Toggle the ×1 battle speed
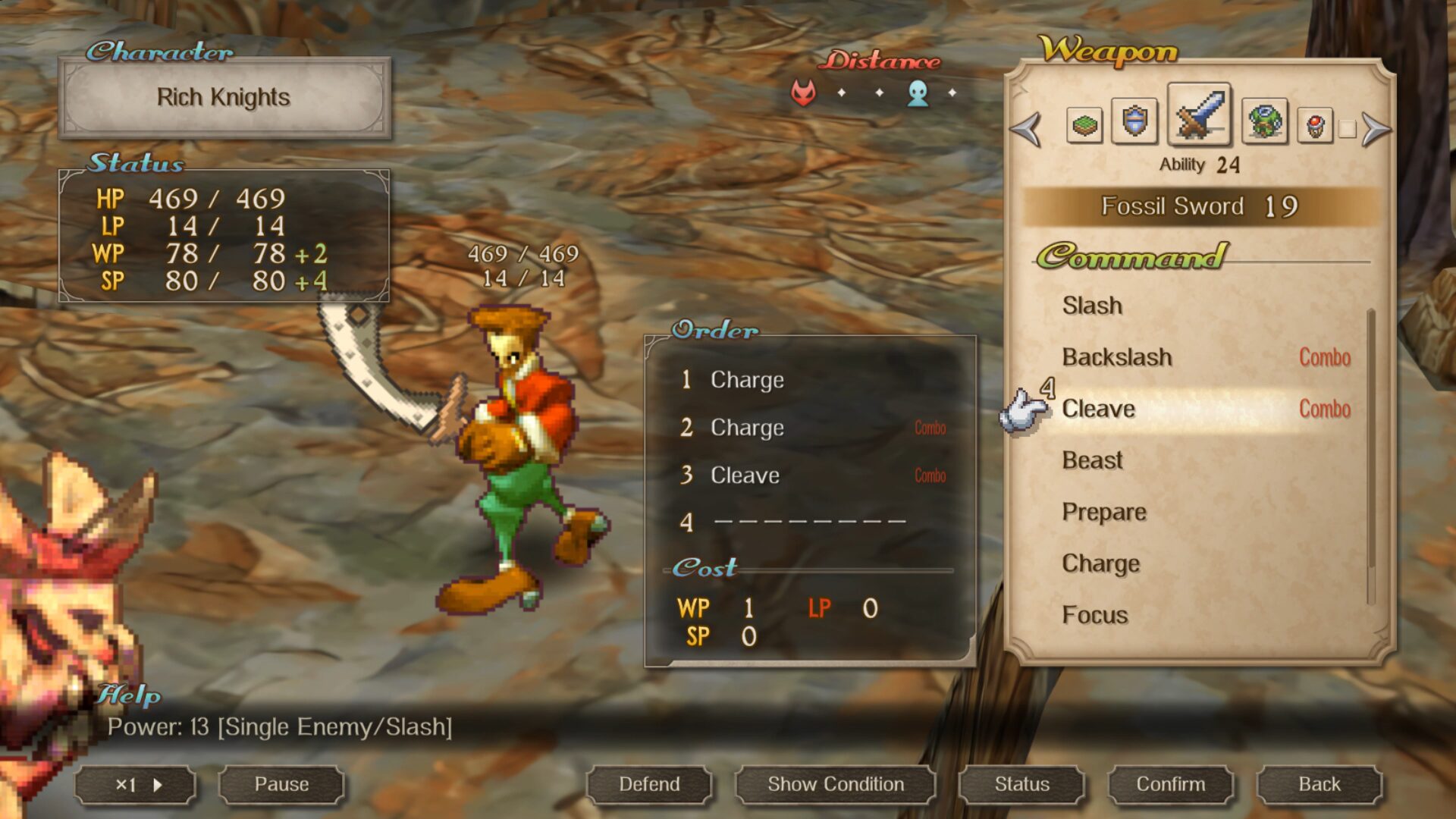 pyautogui.click(x=136, y=785)
